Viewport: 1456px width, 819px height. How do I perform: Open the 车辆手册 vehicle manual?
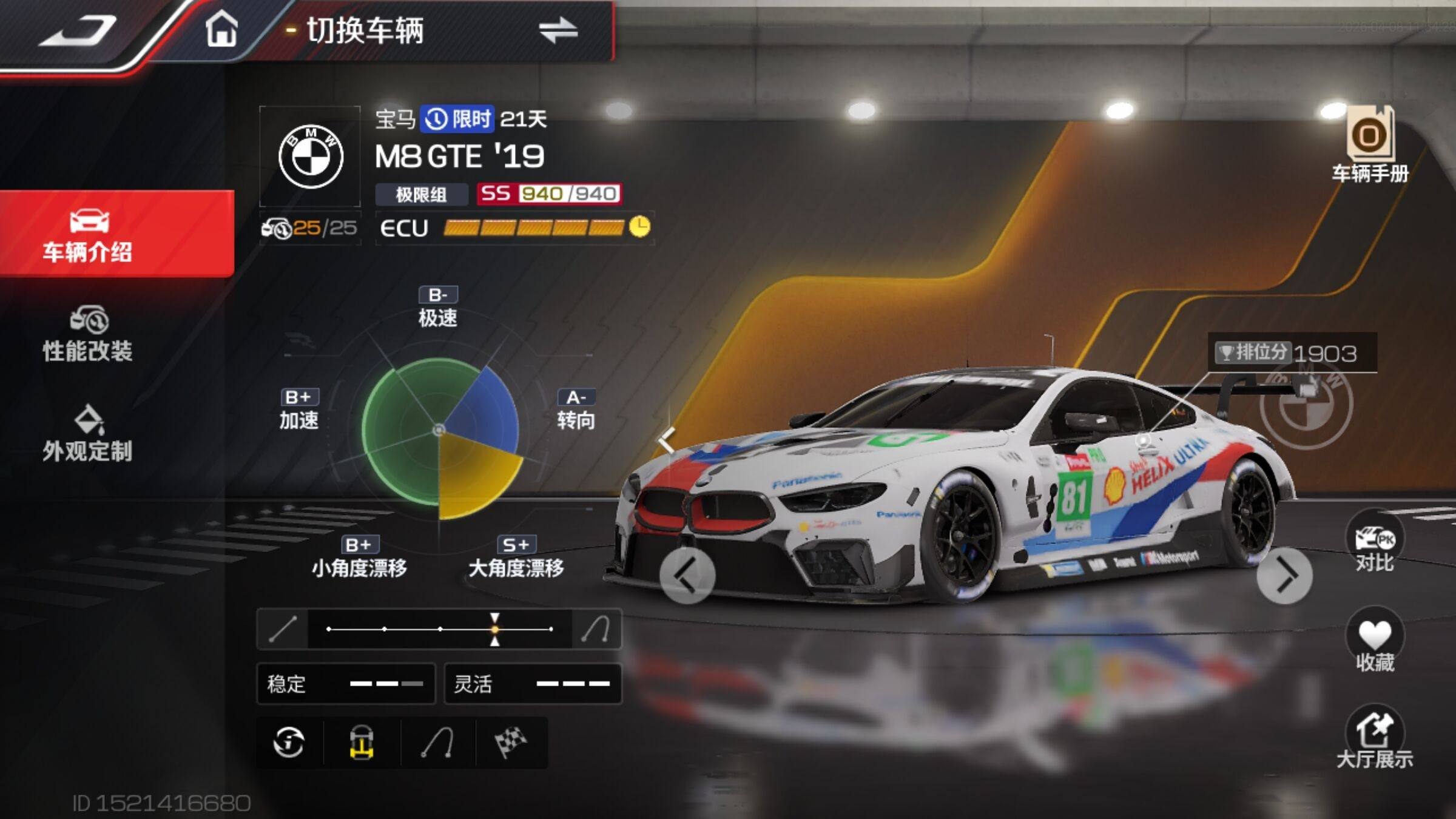(1370, 146)
